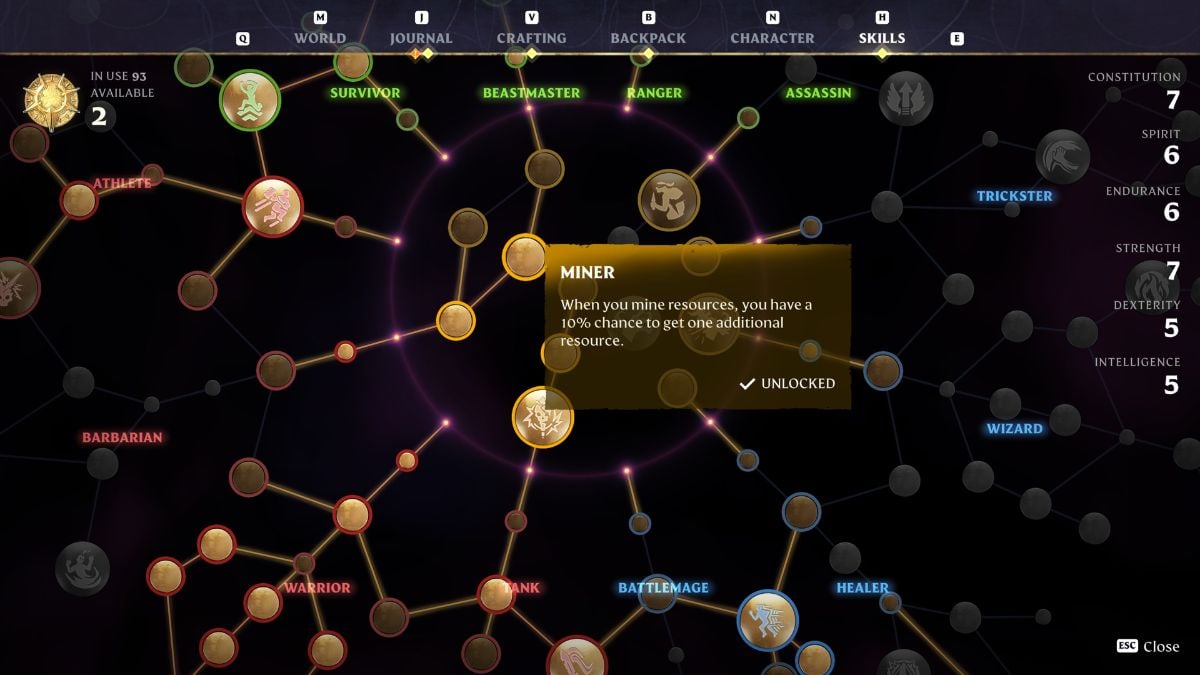The width and height of the screenshot is (1200, 675).
Task: Show the Backpack tab
Action: [x=648, y=38]
